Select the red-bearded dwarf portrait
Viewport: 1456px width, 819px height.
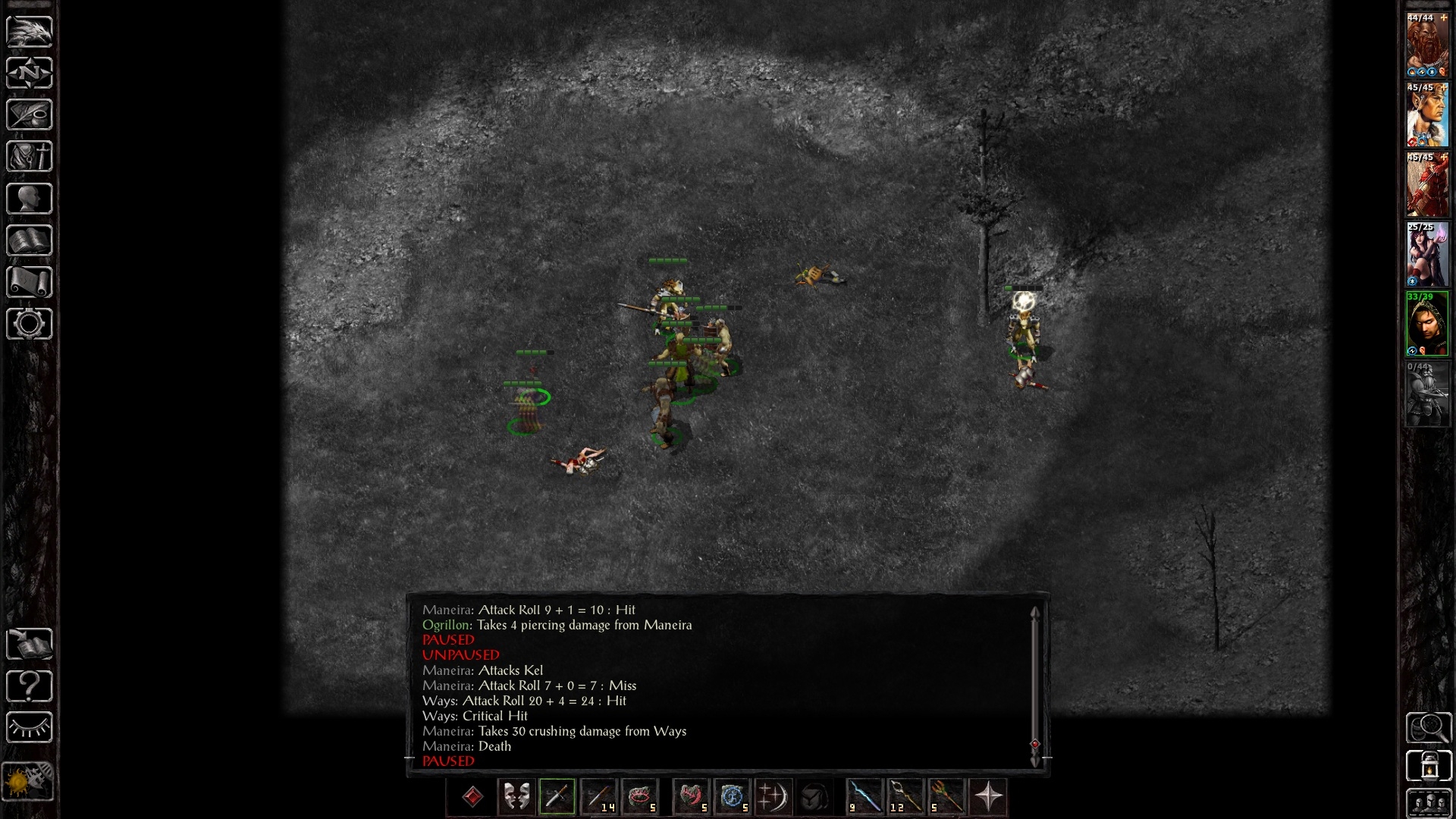pos(1427,45)
